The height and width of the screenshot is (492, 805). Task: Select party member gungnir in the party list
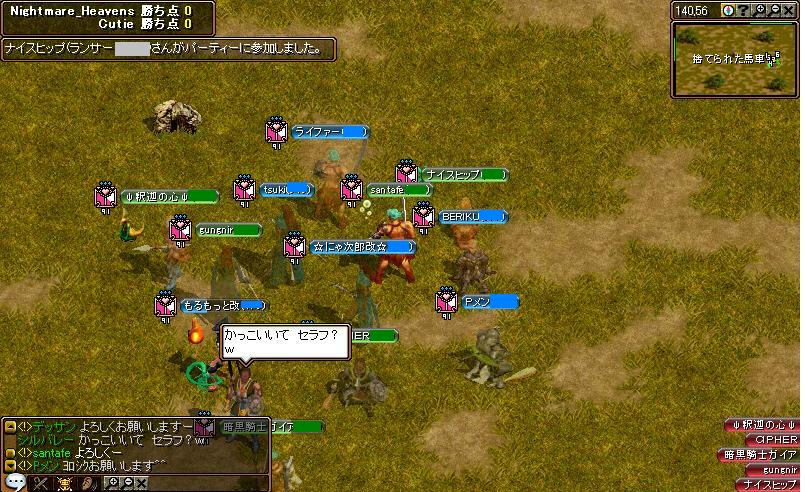(766, 469)
